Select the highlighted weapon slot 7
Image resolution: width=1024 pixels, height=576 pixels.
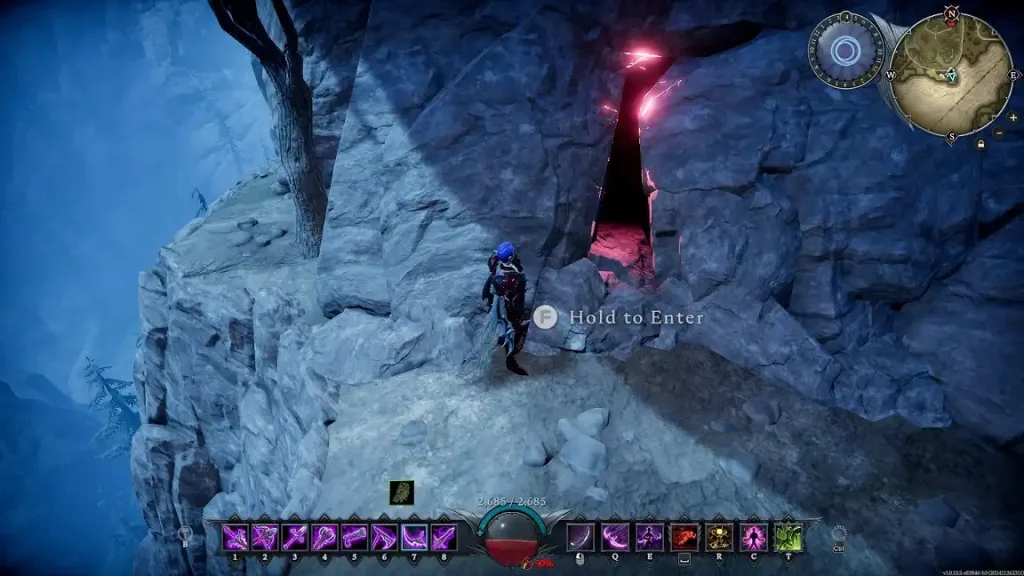point(415,537)
